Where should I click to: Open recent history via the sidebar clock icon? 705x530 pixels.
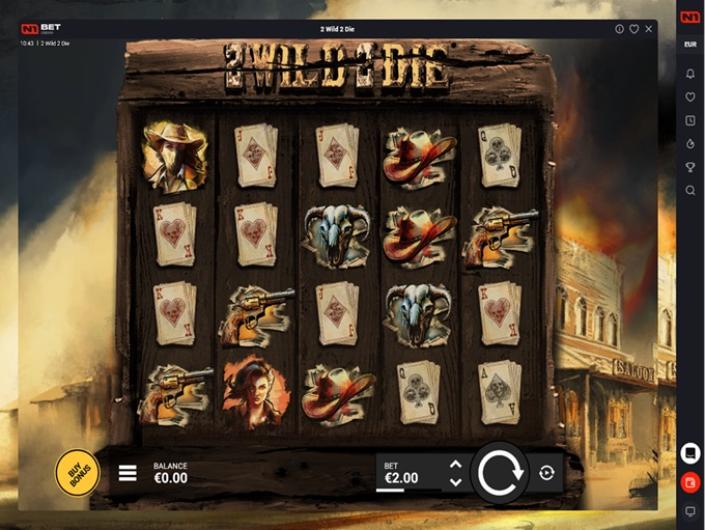(x=690, y=121)
